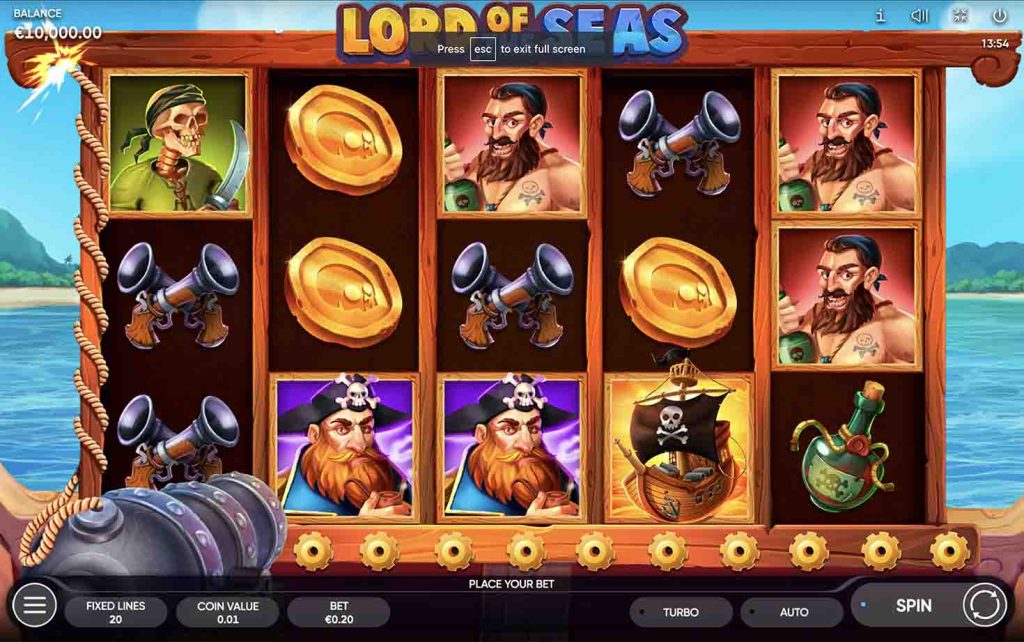Spin the reels with the SPIN button

912,605
